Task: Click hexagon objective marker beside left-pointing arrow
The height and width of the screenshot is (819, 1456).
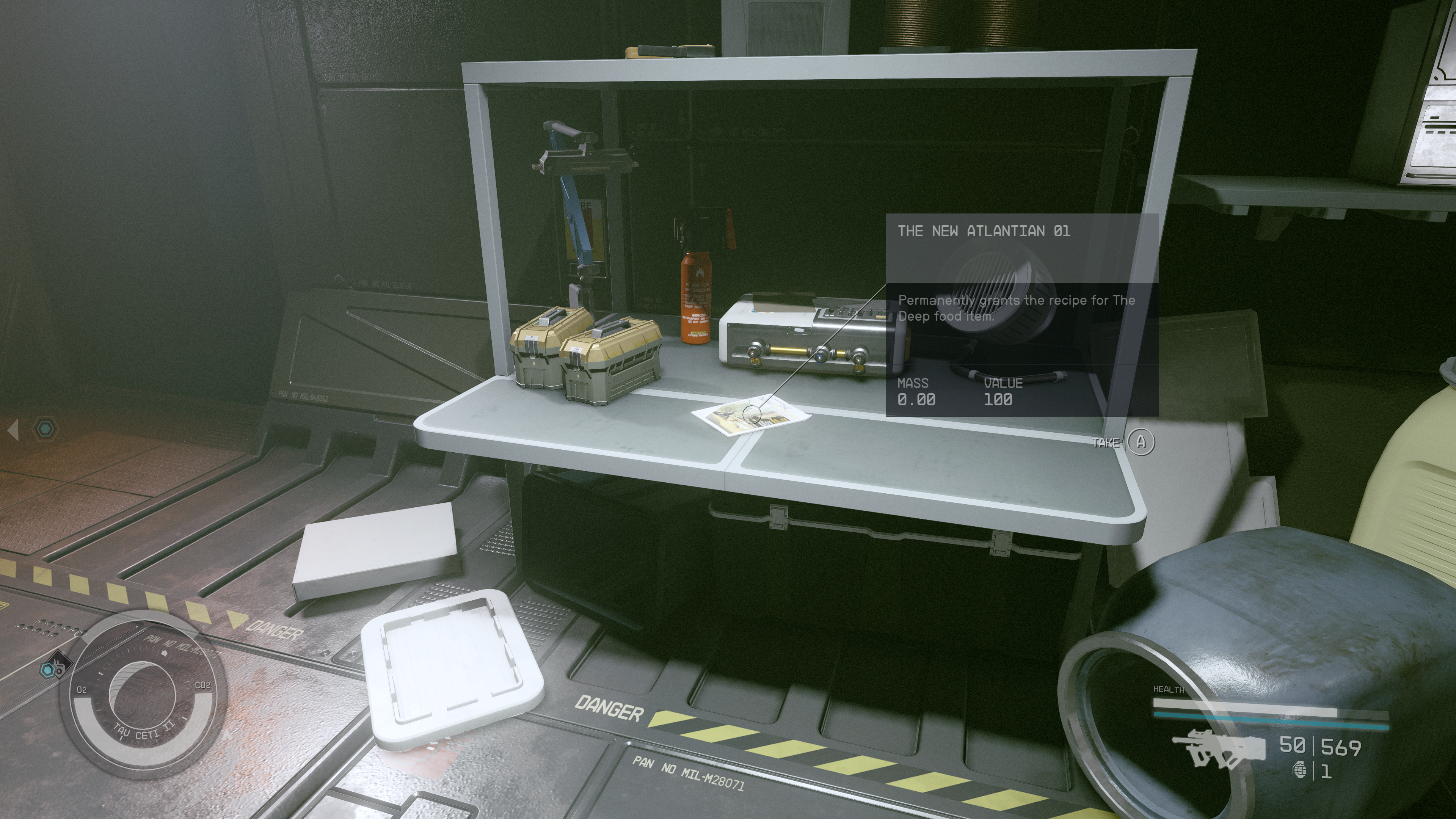Action: (x=45, y=429)
